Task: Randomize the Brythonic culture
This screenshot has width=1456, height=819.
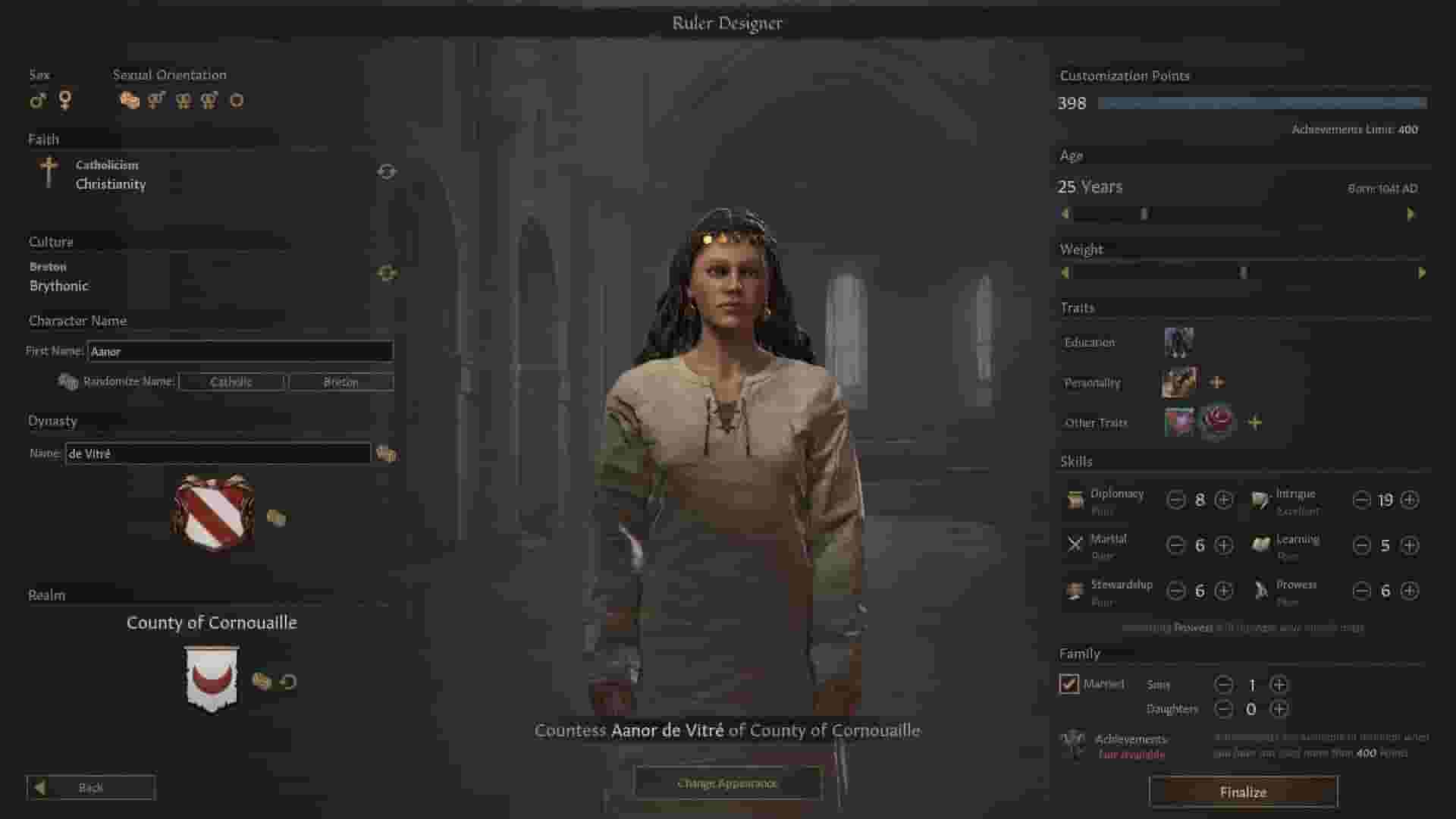Action: tap(388, 271)
